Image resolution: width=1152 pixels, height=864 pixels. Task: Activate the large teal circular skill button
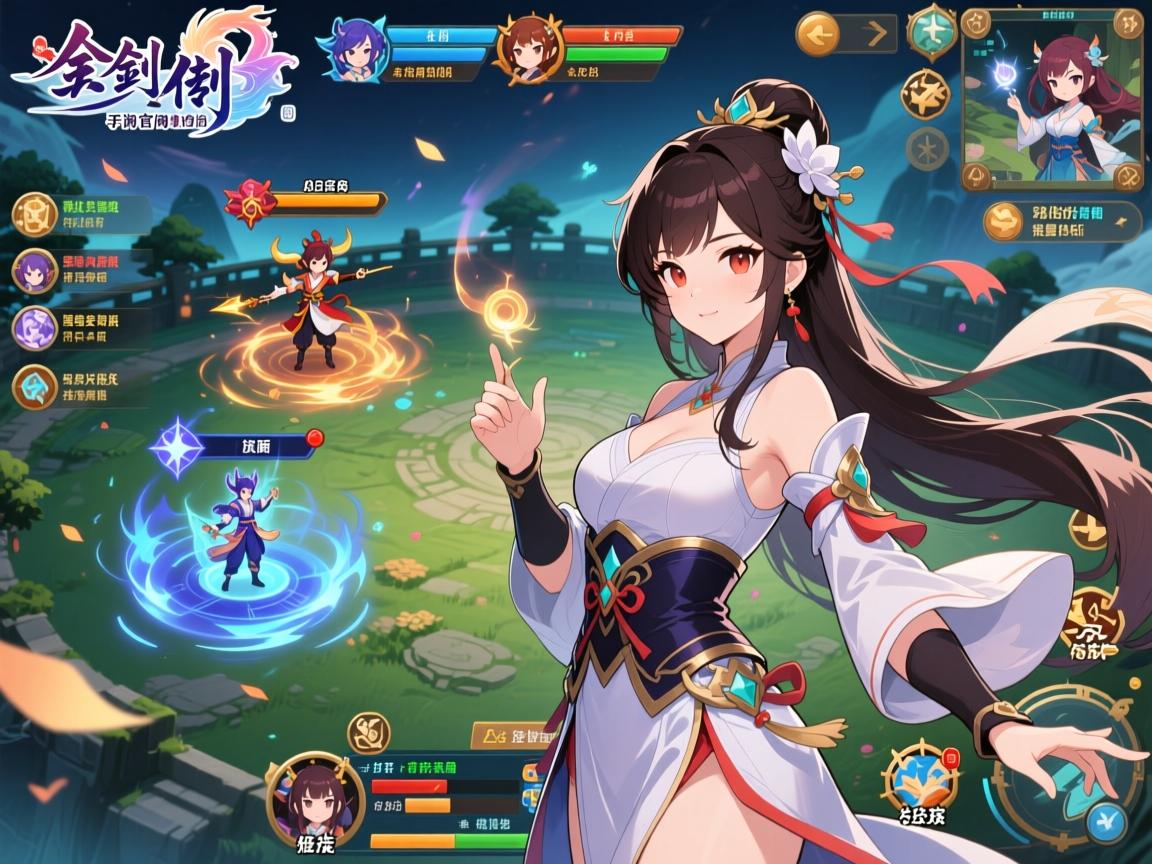point(1070,762)
